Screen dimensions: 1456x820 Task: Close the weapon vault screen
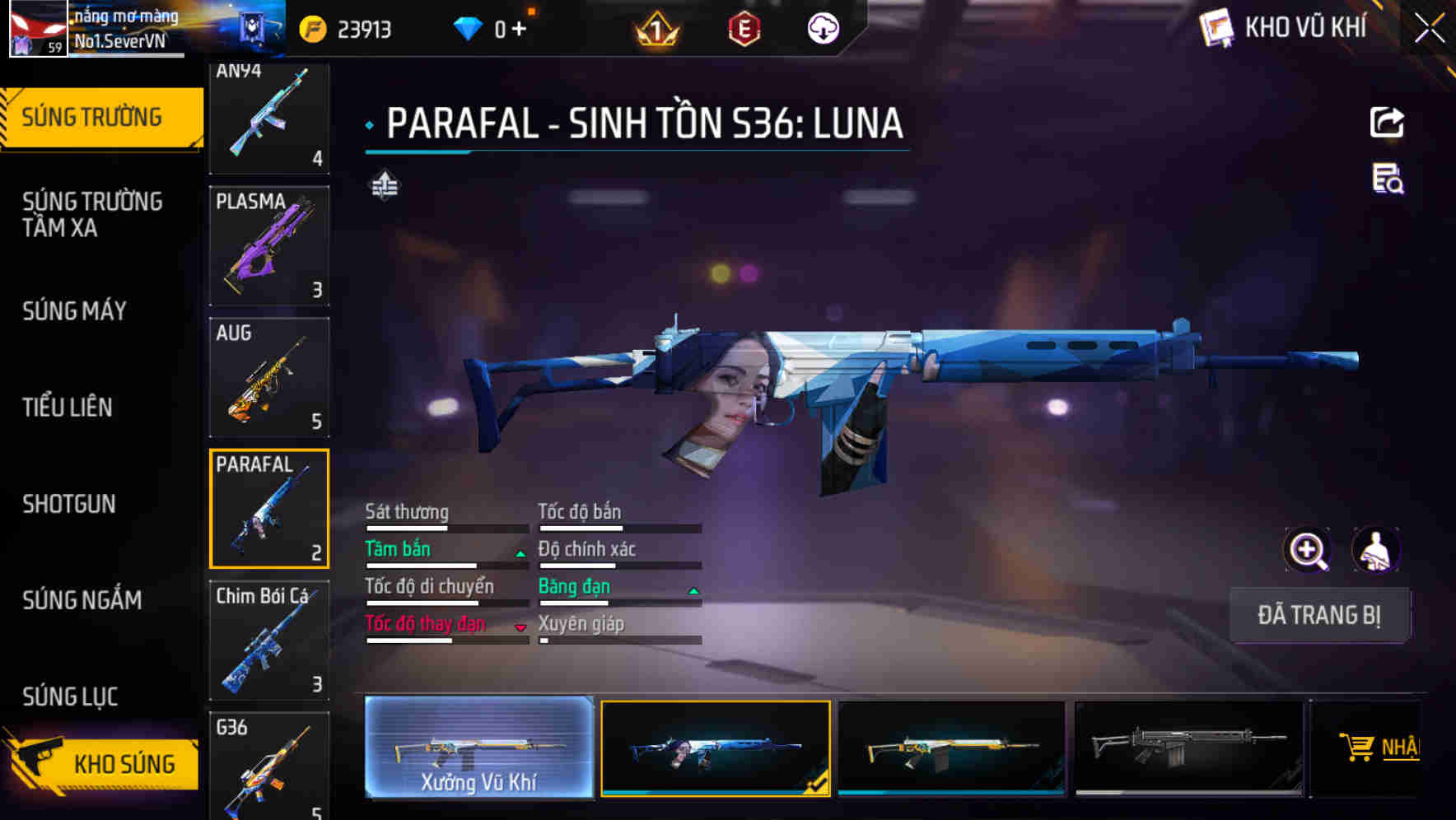point(1429,29)
